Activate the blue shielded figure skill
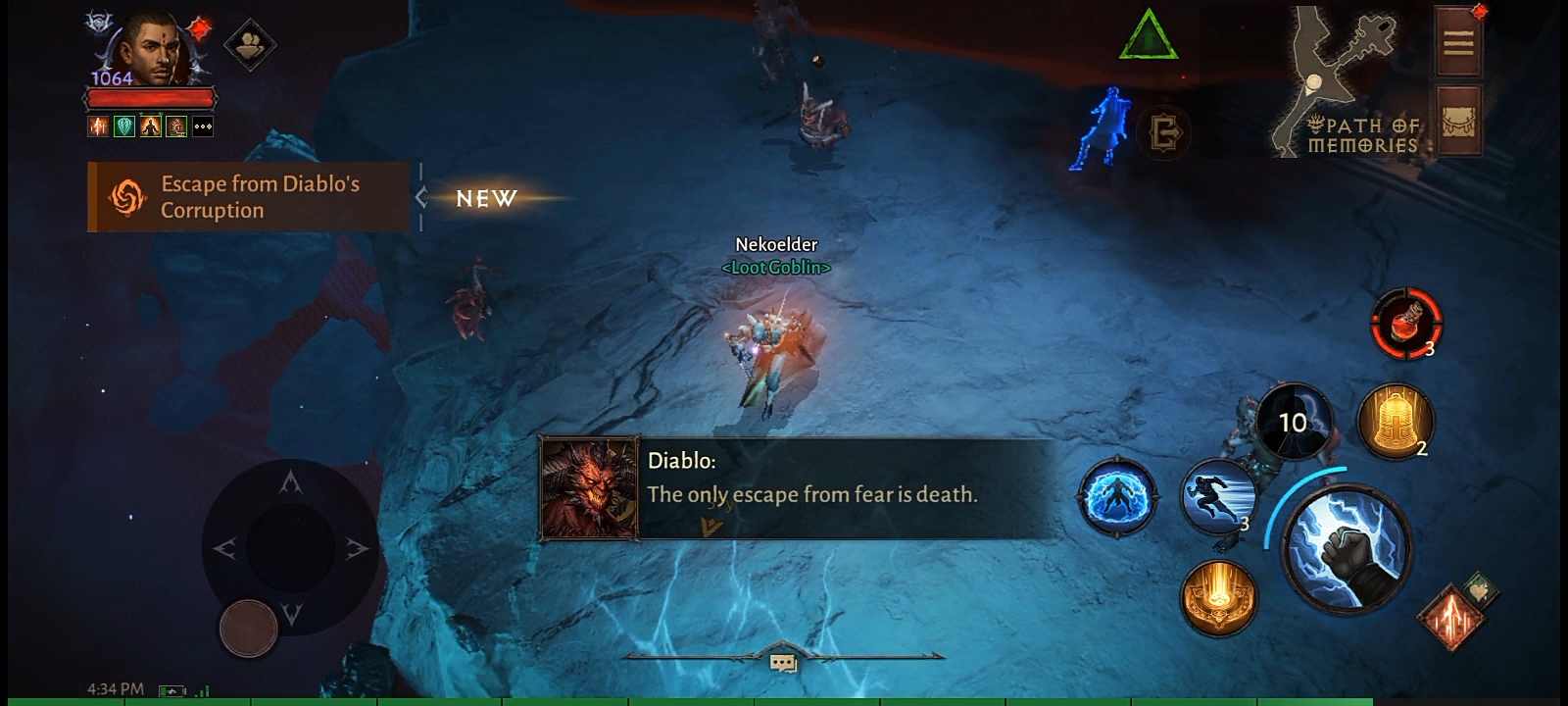Viewport: 1568px width, 706px height. [1117, 497]
